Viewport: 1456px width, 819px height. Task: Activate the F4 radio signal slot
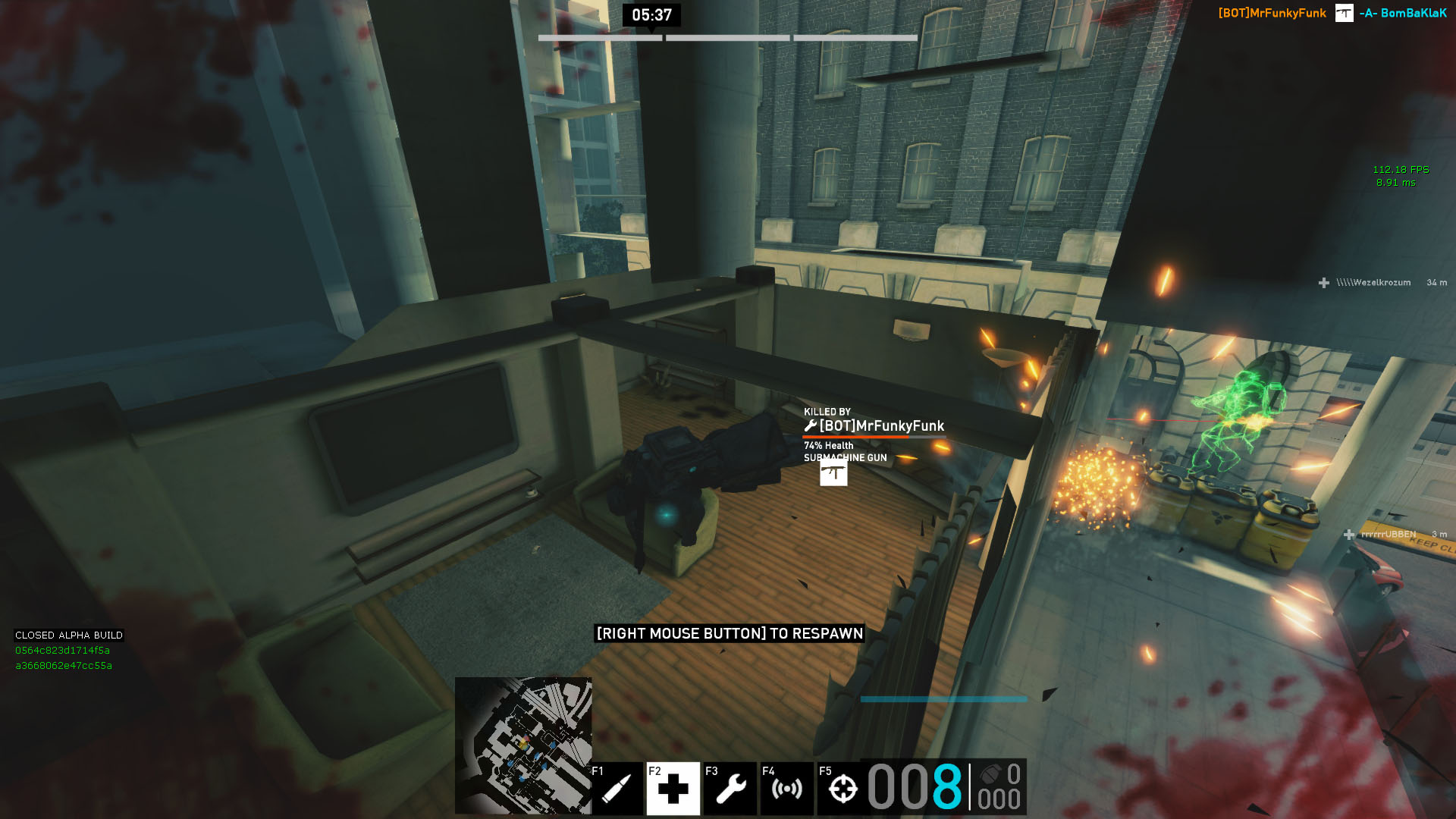[786, 789]
